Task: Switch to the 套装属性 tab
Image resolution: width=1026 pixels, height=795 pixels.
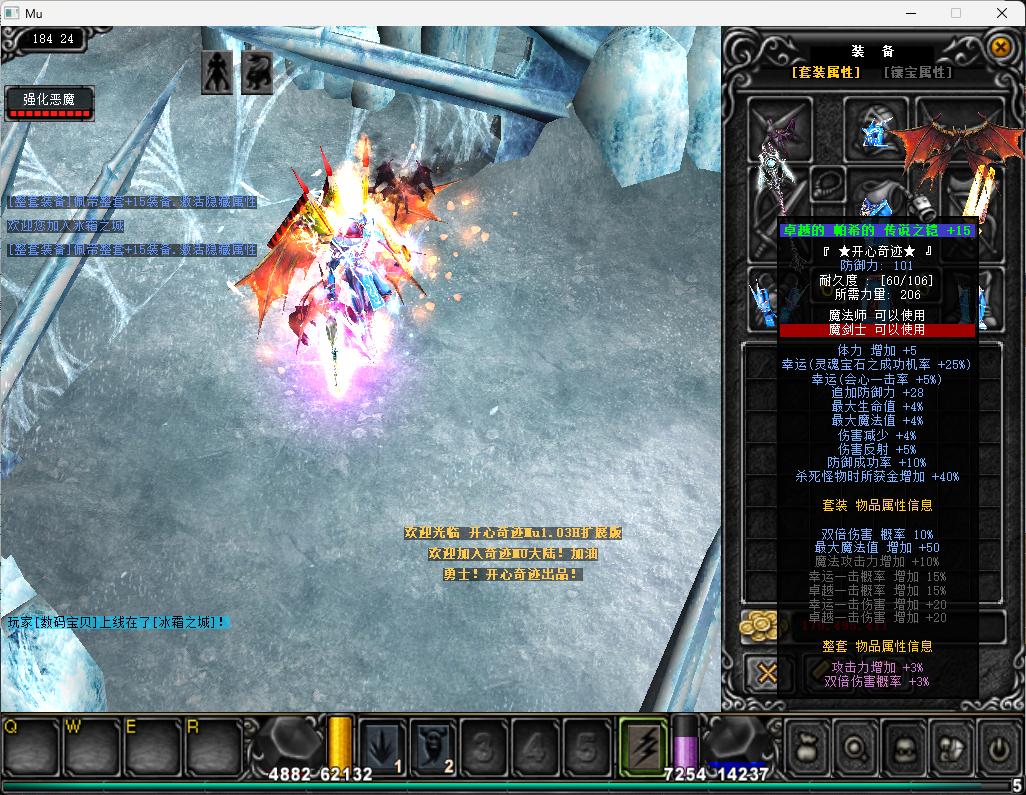Action: click(826, 72)
